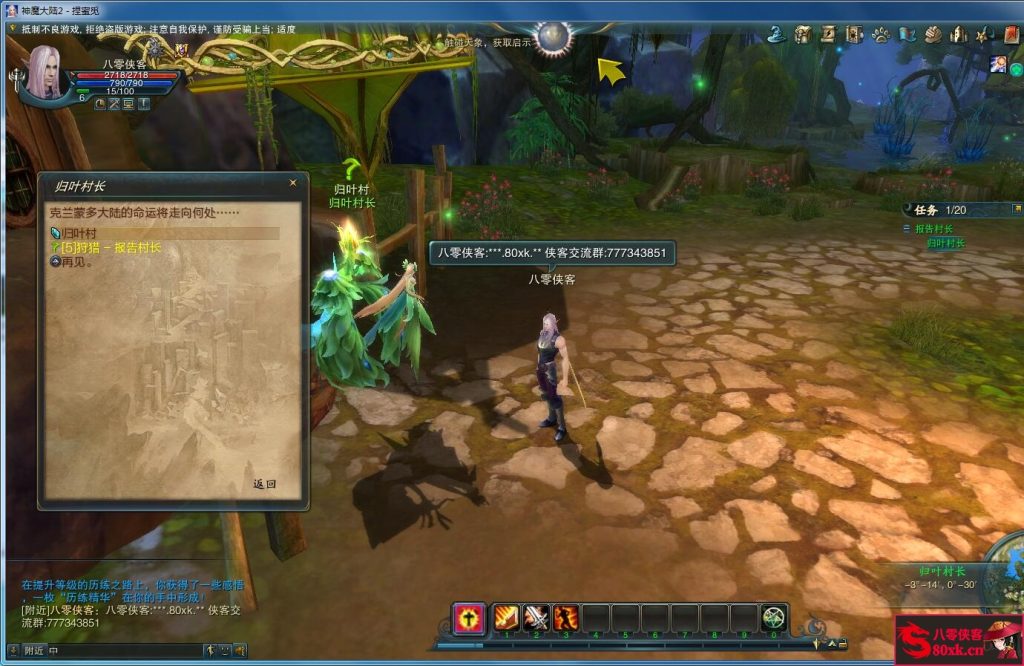Click the player portrait of 八零侠客
Screen dimensions: 1024x666
coord(42,72)
